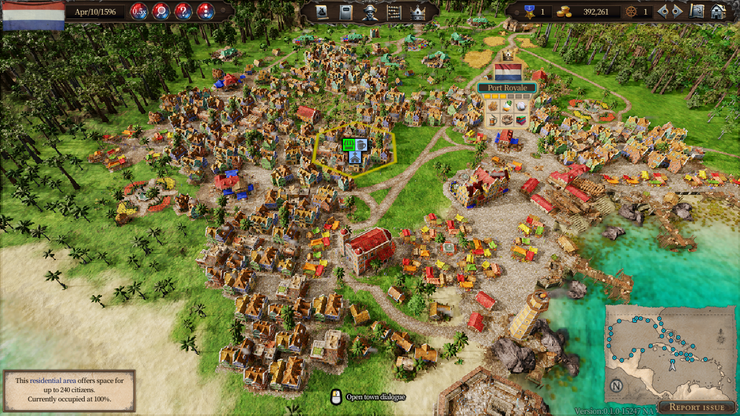Click the right arrow next to ship wheel
The width and height of the screenshot is (740, 416).
677,12
